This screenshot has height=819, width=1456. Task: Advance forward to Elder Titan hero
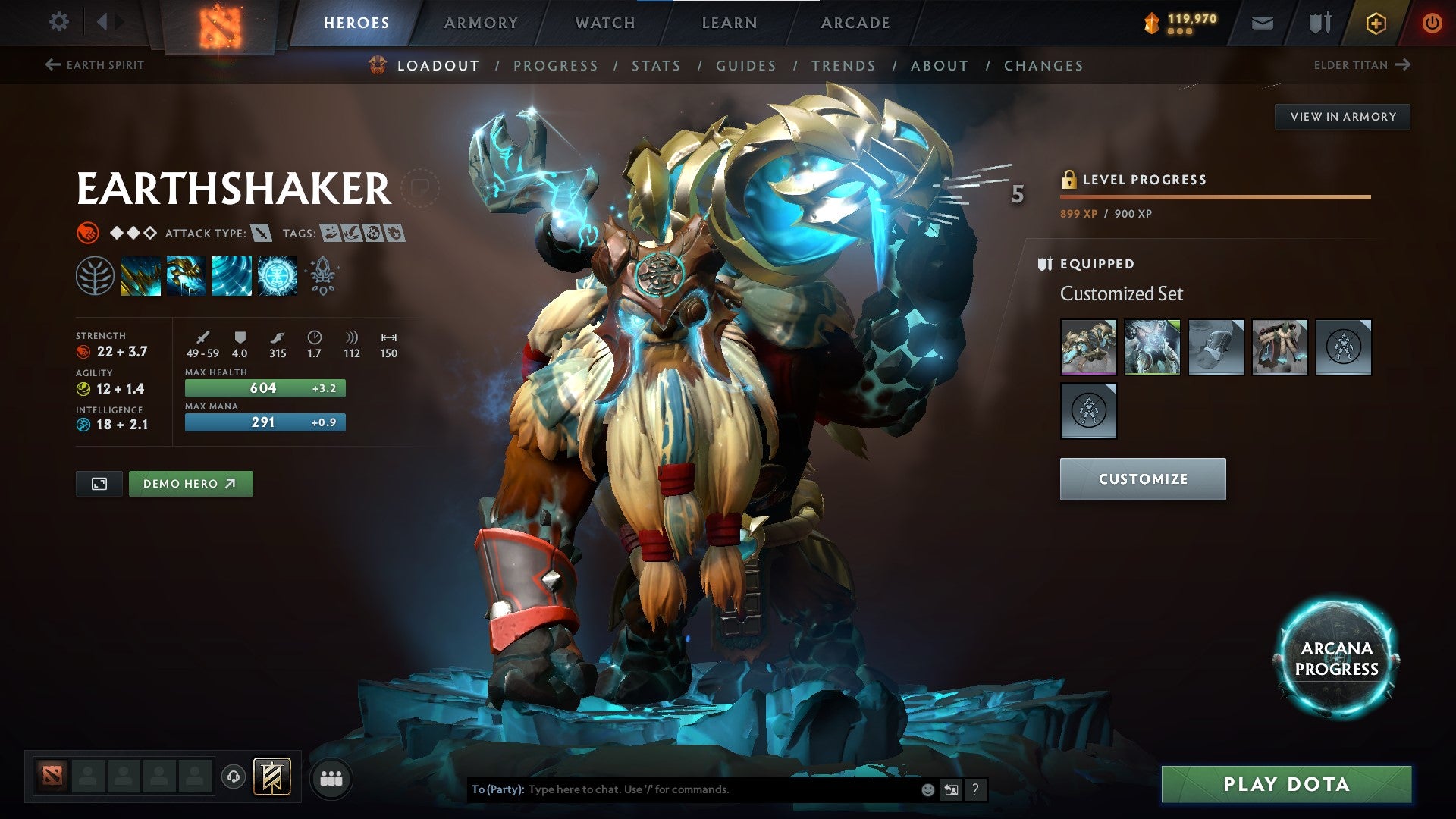(x=1403, y=65)
